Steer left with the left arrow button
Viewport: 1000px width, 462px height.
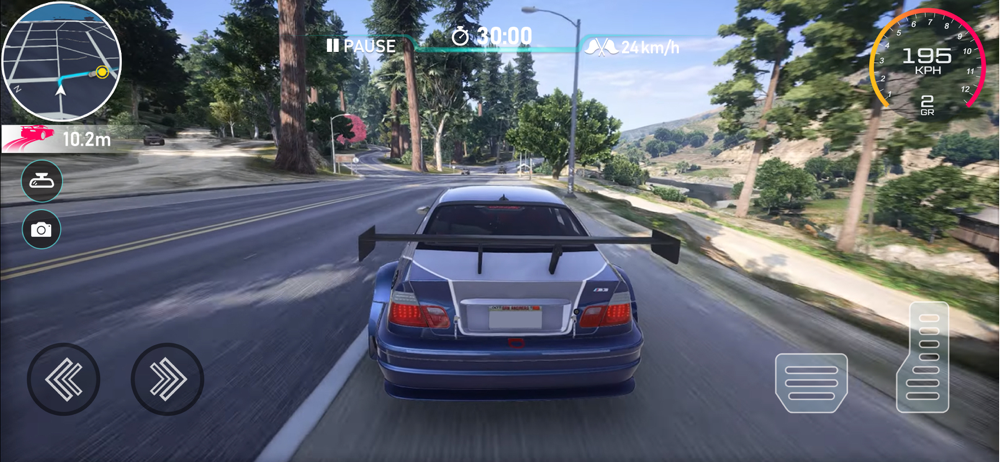[x=64, y=379]
